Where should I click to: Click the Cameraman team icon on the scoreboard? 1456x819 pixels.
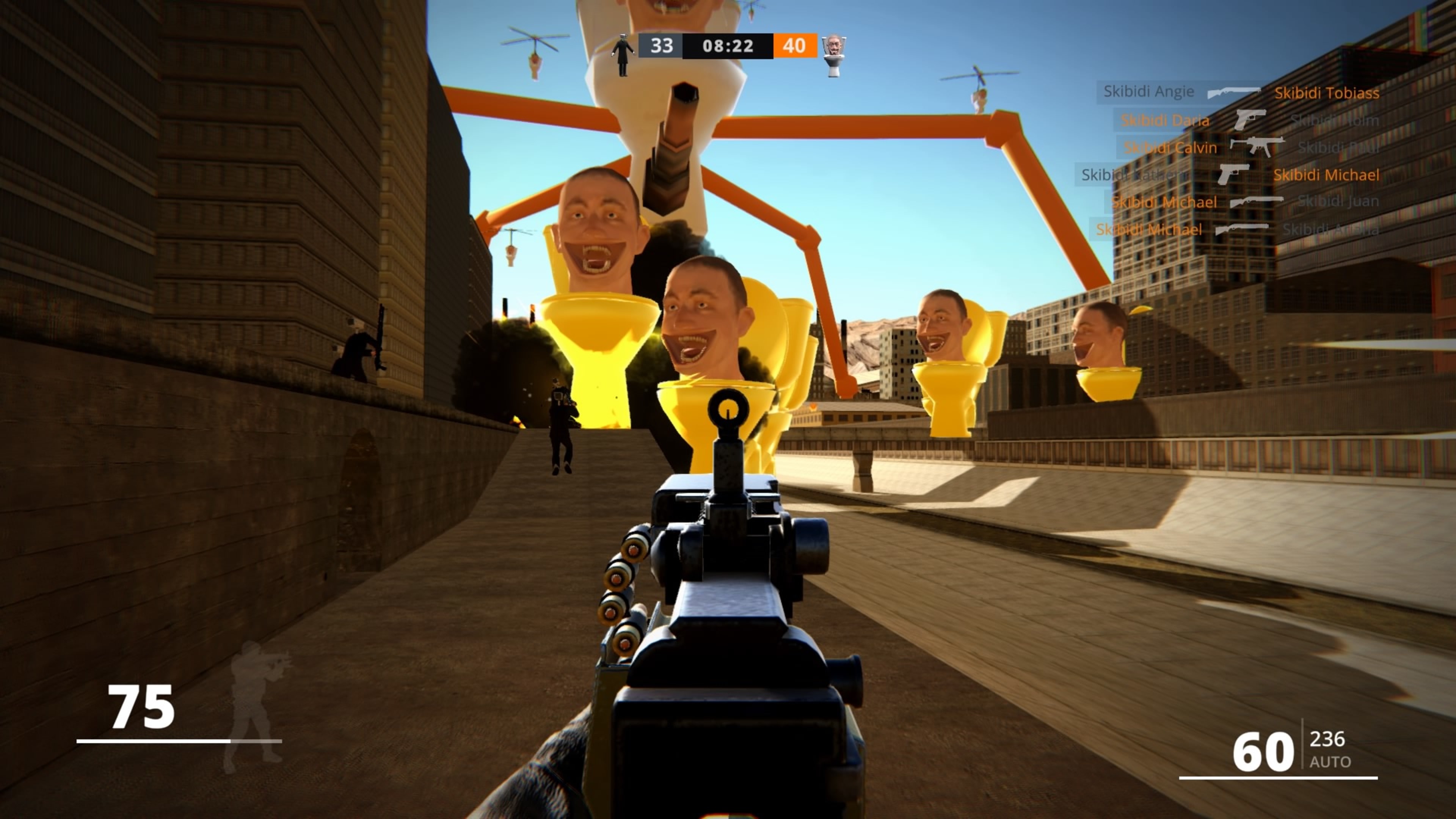[623, 53]
